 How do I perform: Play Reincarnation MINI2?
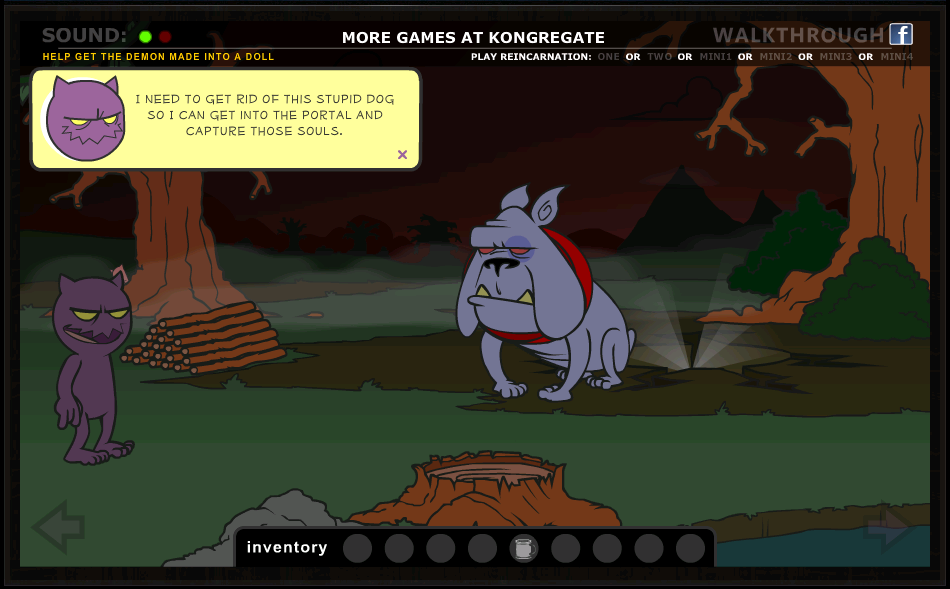pyautogui.click(x=776, y=57)
